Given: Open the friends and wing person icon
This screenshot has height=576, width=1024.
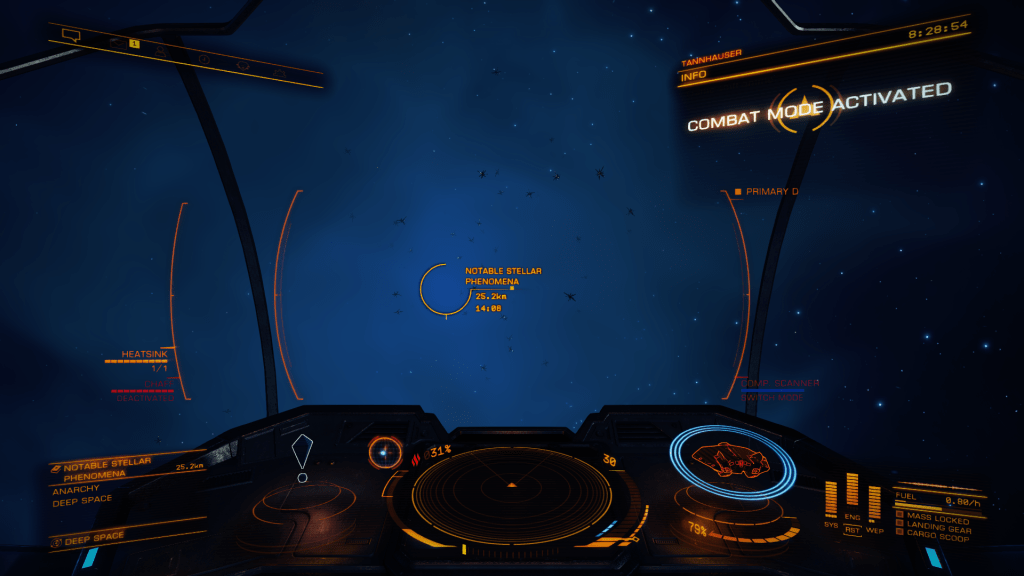Looking at the screenshot, I should pyautogui.click(x=160, y=49).
